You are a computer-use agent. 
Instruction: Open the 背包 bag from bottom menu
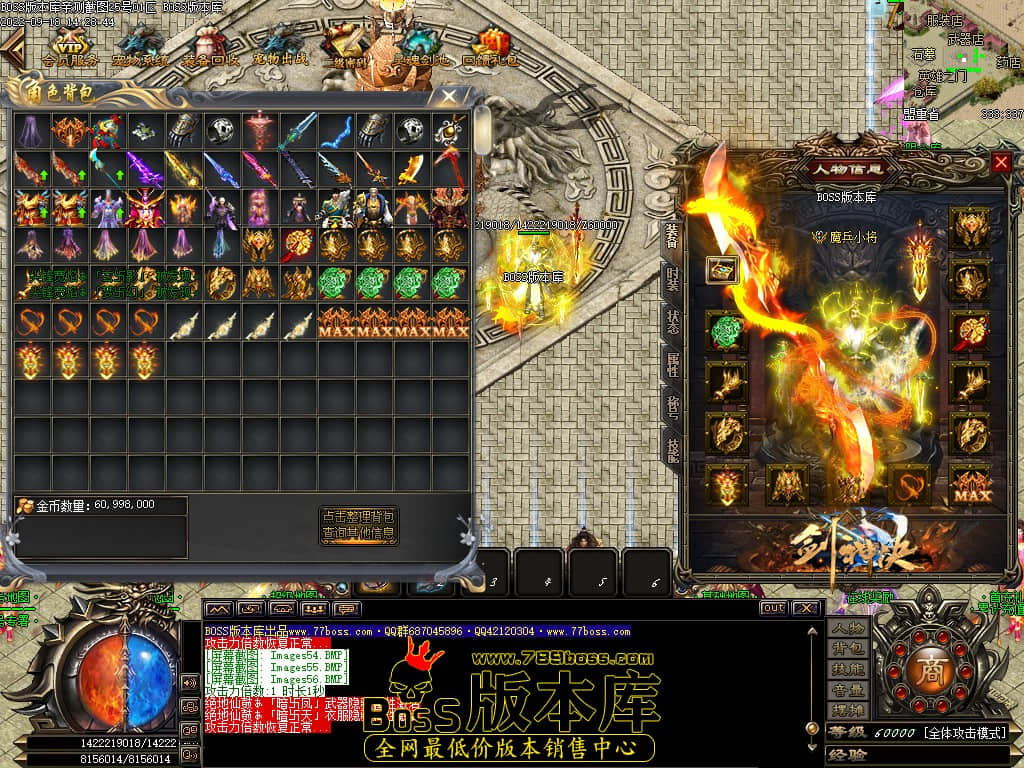click(846, 649)
